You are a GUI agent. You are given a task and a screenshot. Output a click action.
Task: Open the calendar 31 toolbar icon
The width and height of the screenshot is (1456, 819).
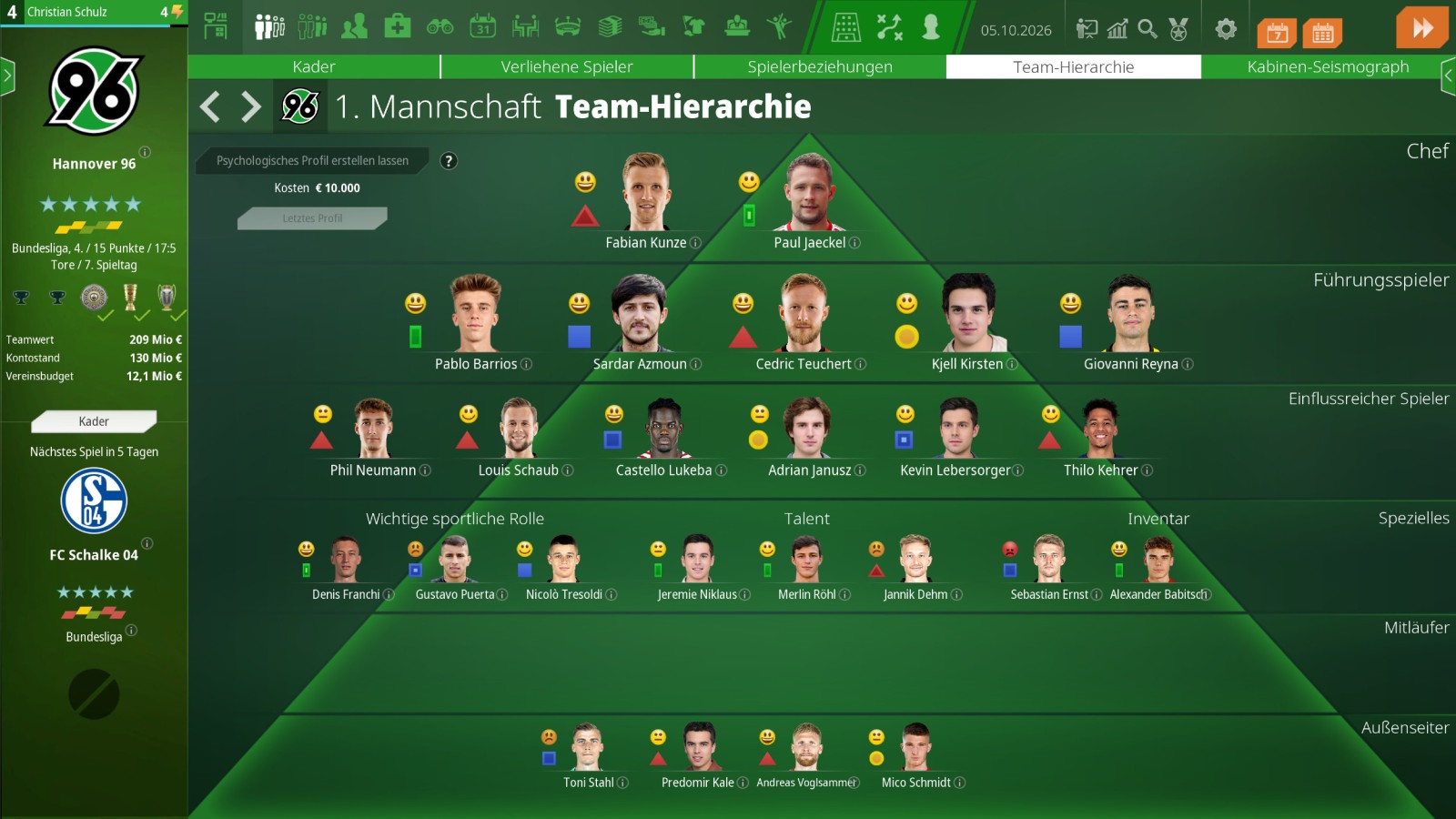click(x=482, y=27)
